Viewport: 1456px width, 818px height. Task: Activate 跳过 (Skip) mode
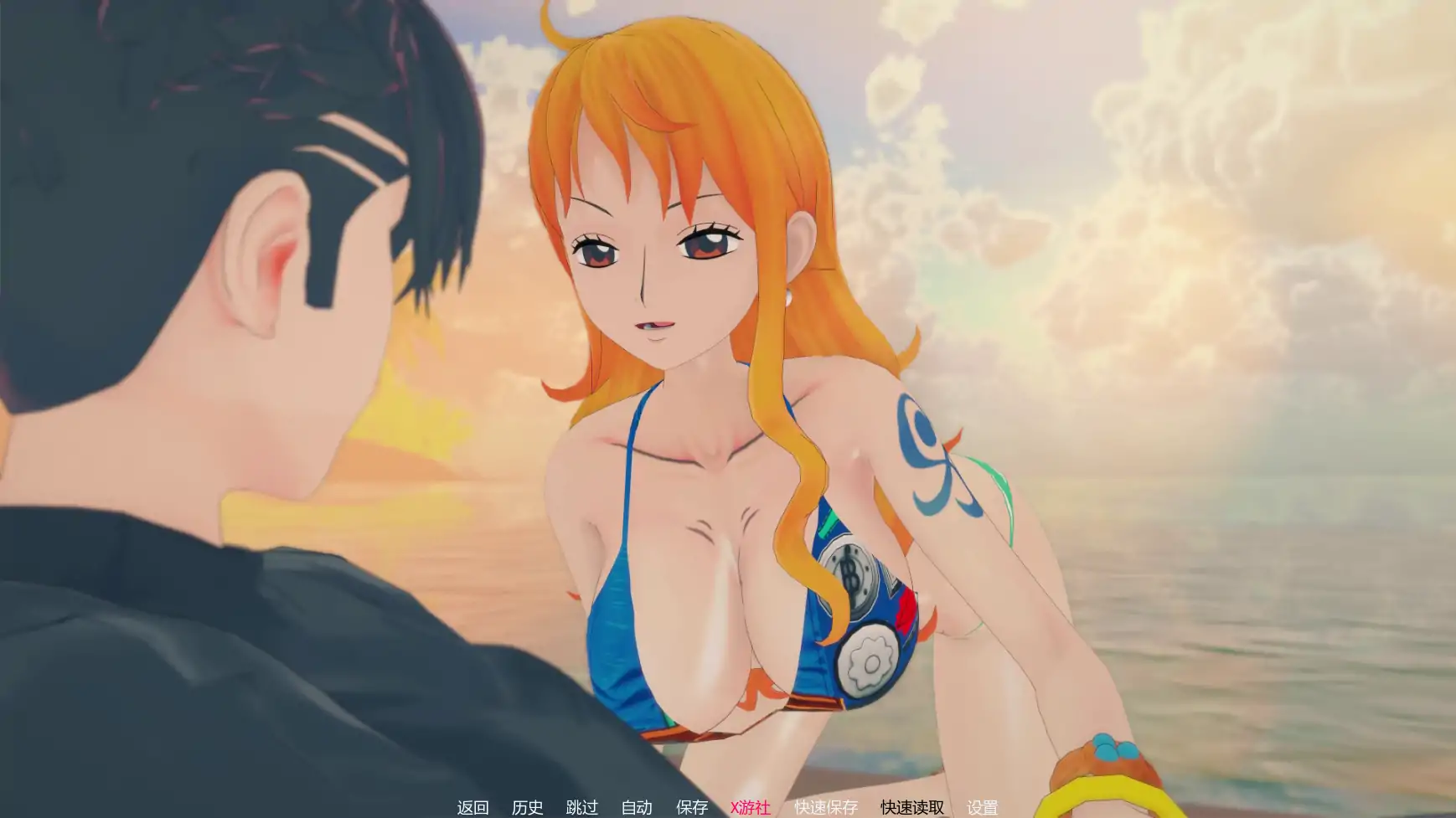[x=582, y=807]
